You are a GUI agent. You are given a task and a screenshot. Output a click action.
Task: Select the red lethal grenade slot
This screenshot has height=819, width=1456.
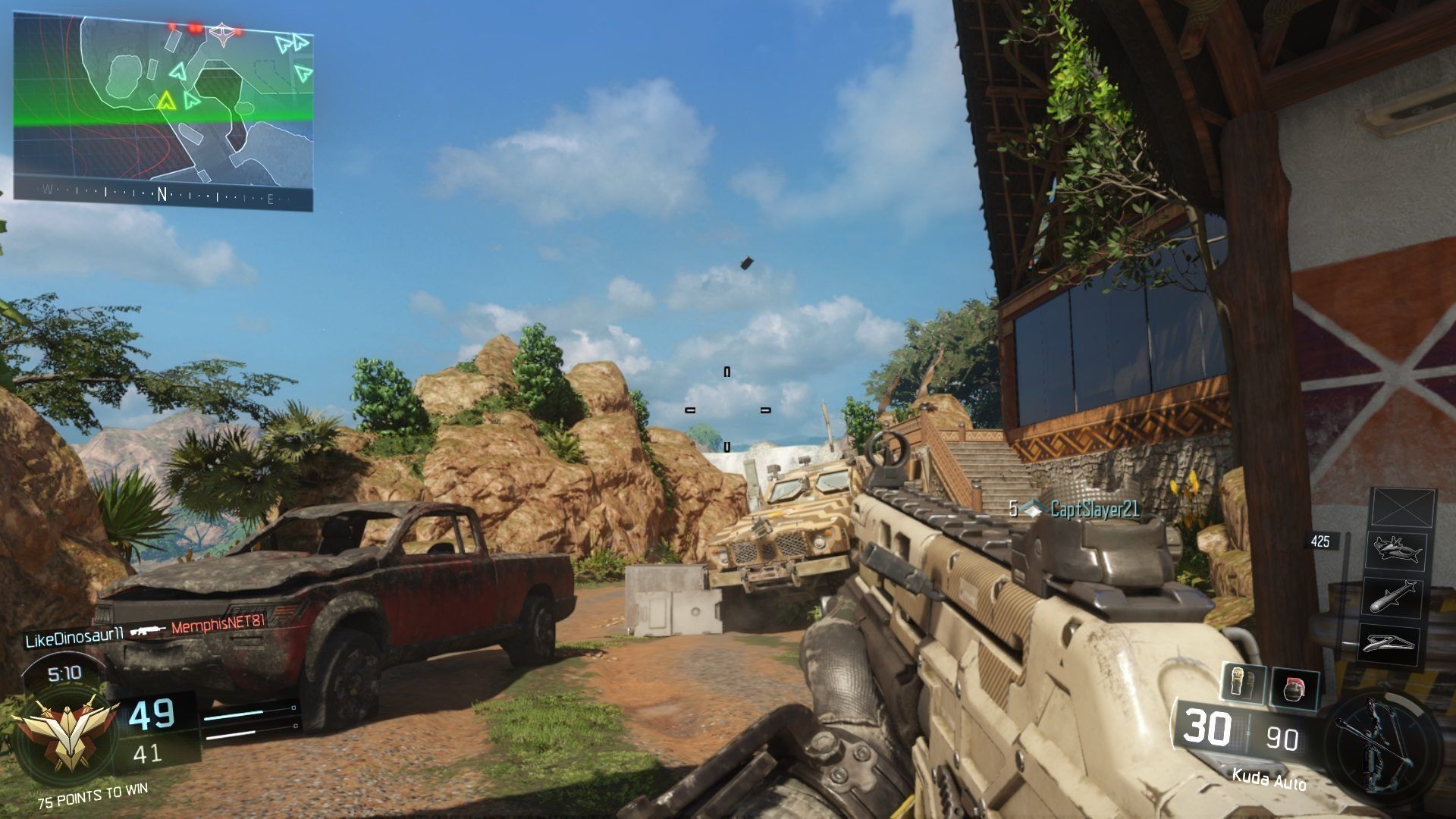pyautogui.click(x=1294, y=689)
